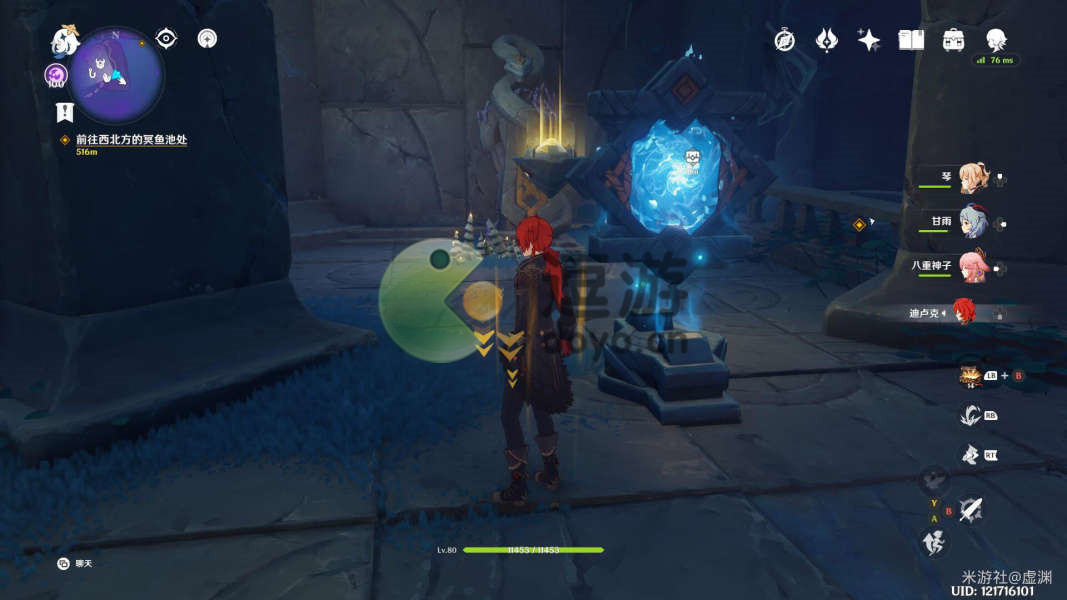Open the quest banner icon with exclamation mark
1067x600 pixels.
click(64, 111)
